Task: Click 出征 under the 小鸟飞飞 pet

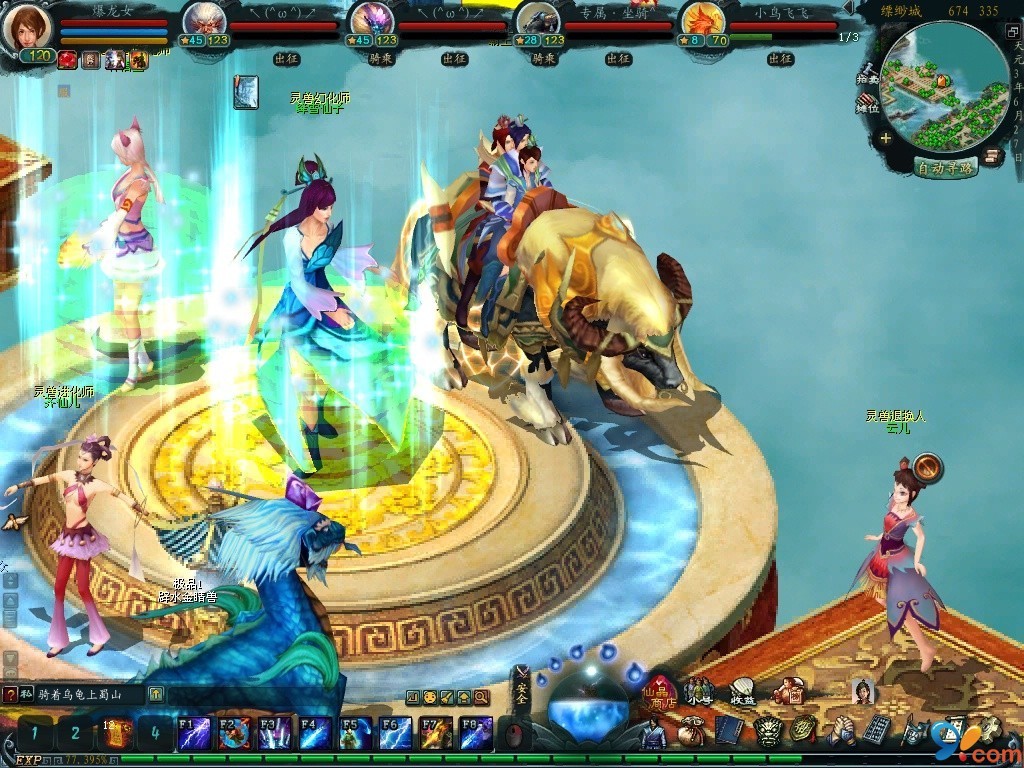Action: click(780, 59)
